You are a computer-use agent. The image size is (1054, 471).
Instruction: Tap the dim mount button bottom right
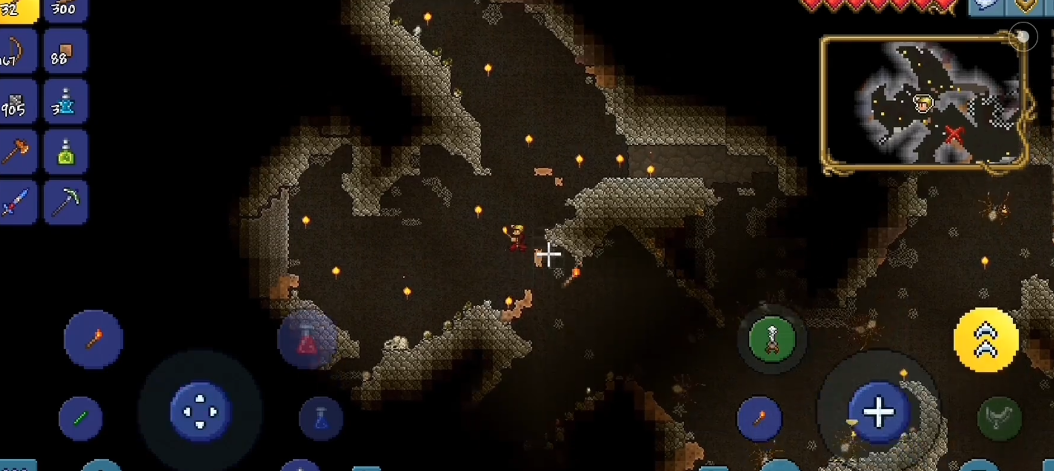[998, 419]
